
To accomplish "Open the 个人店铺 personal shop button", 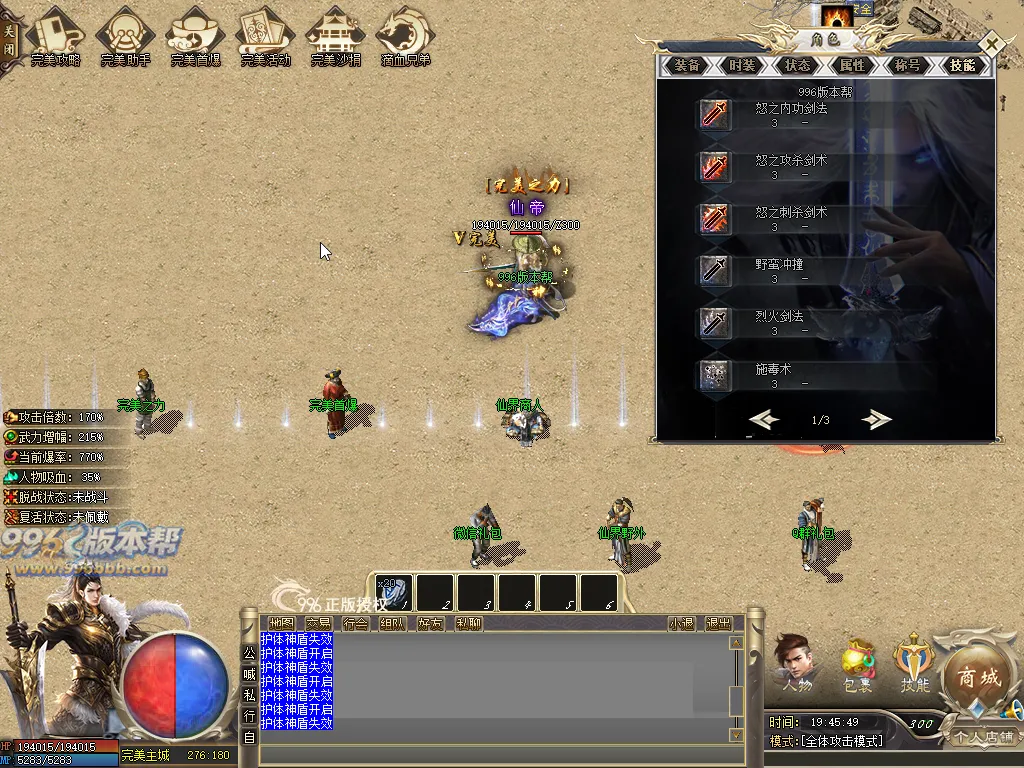I will [983, 738].
